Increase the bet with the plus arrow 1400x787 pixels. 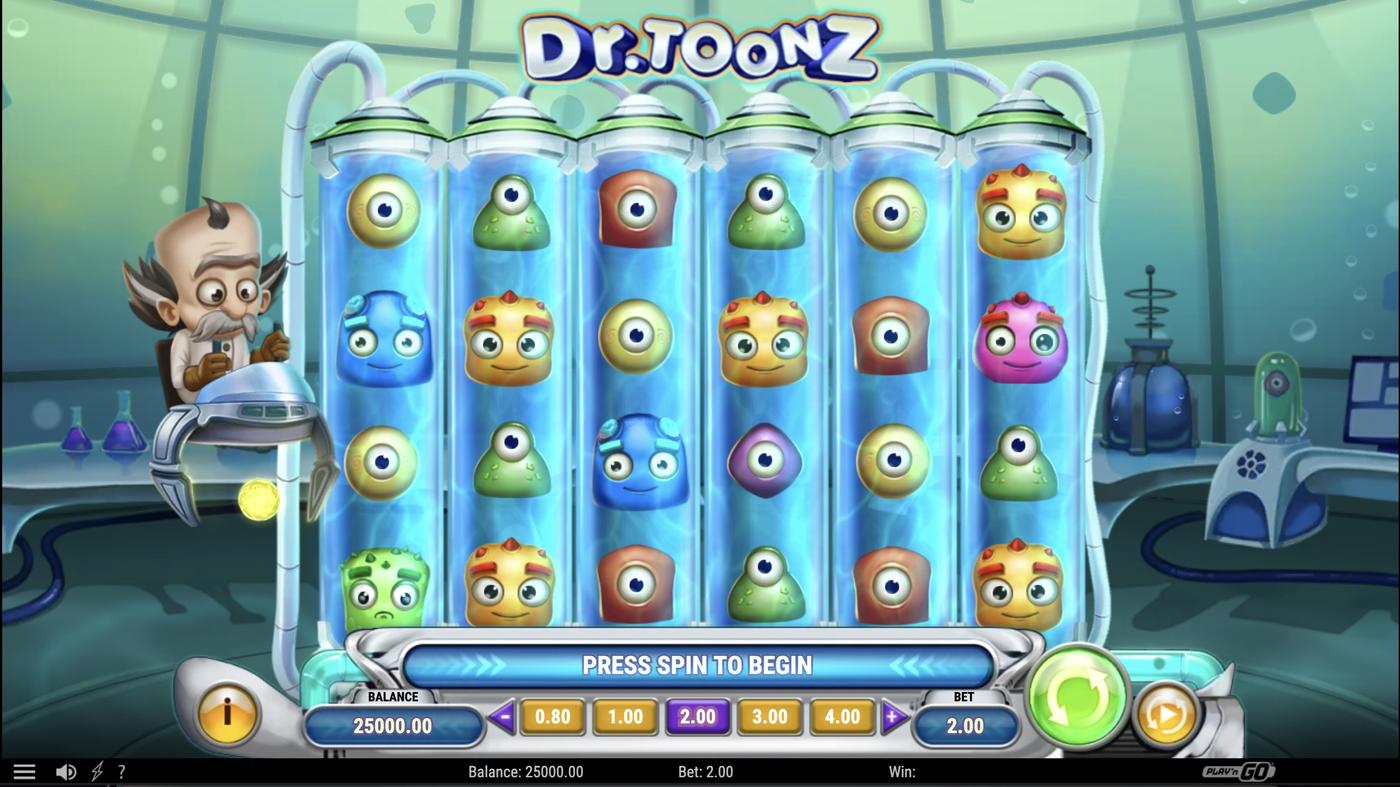pos(891,716)
